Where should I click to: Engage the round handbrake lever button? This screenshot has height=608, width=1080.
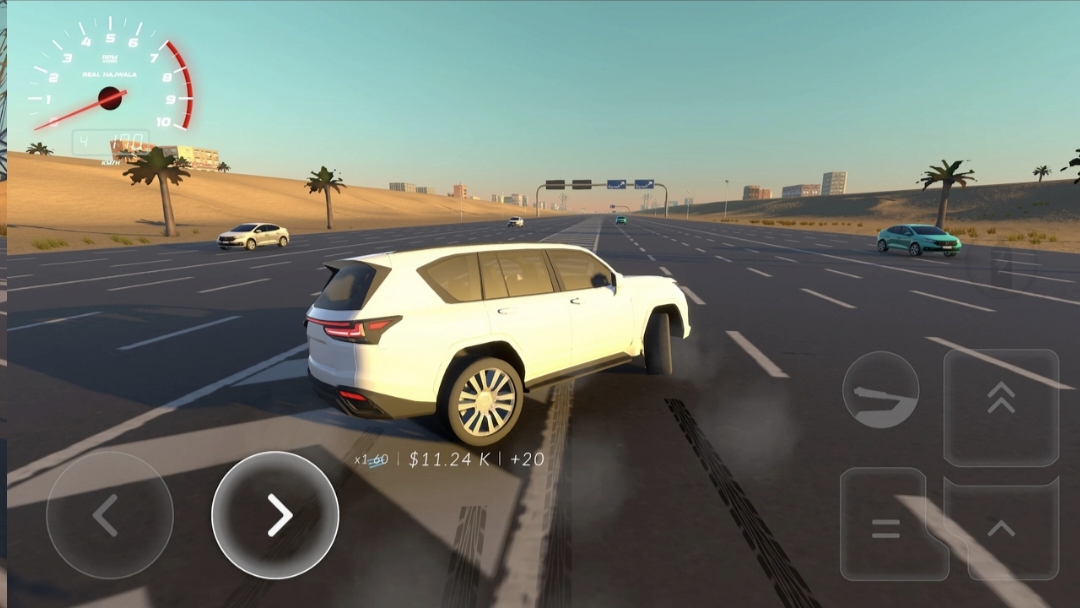click(x=880, y=390)
